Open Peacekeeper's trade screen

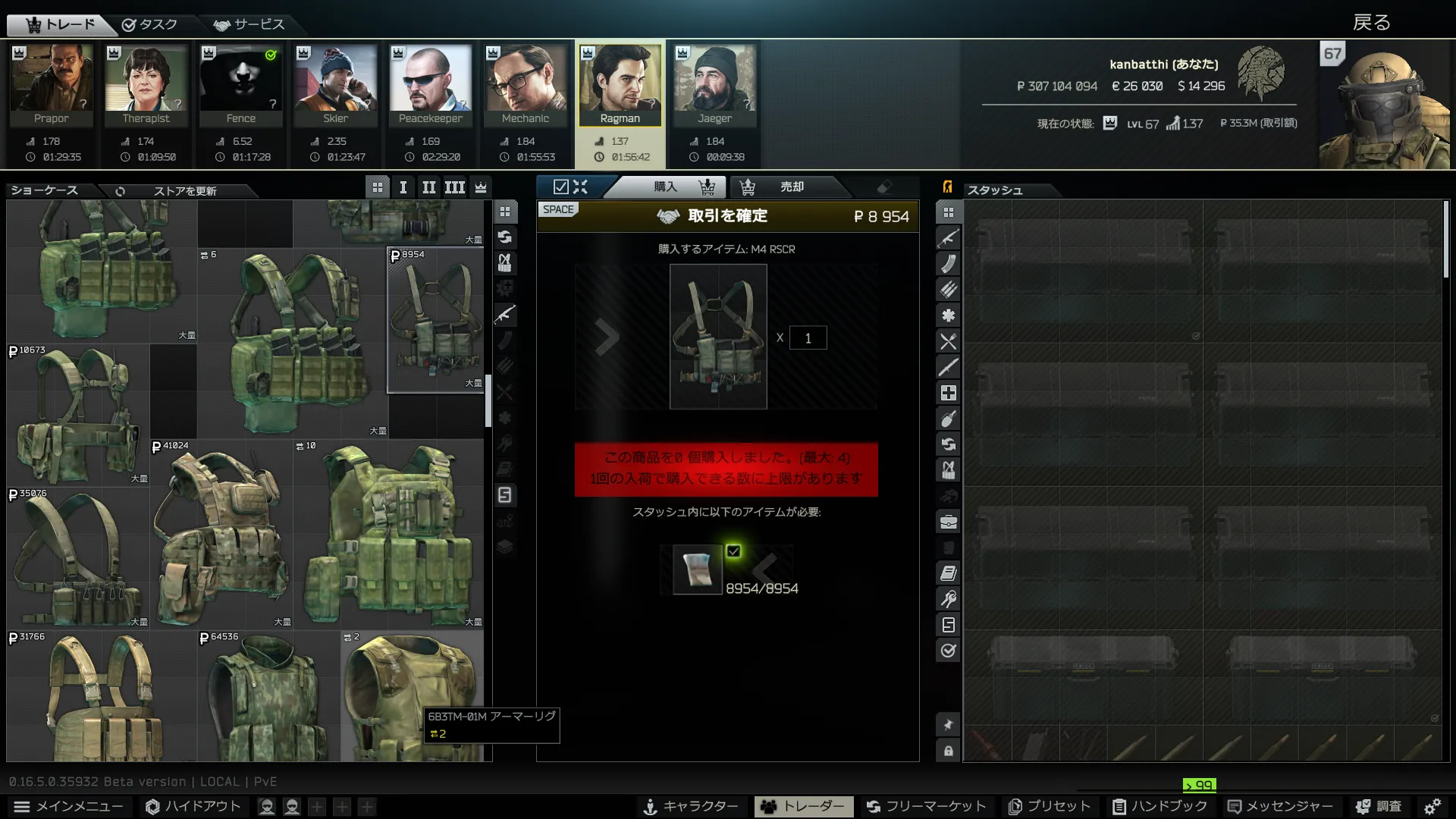point(431,85)
